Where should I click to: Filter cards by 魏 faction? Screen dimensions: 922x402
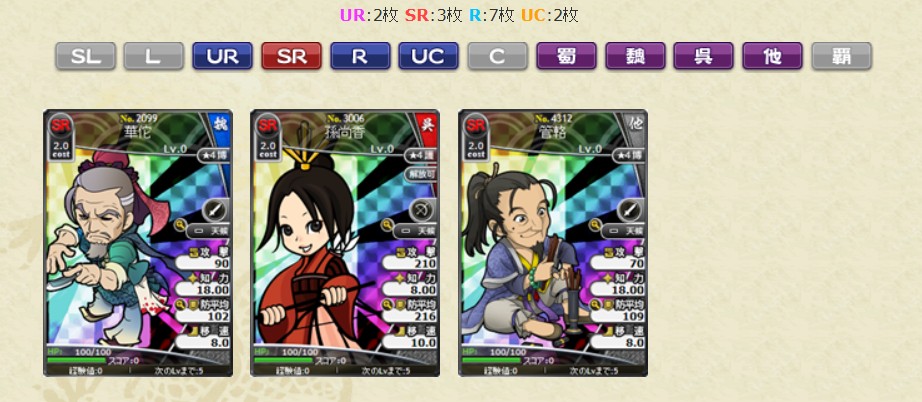click(635, 56)
